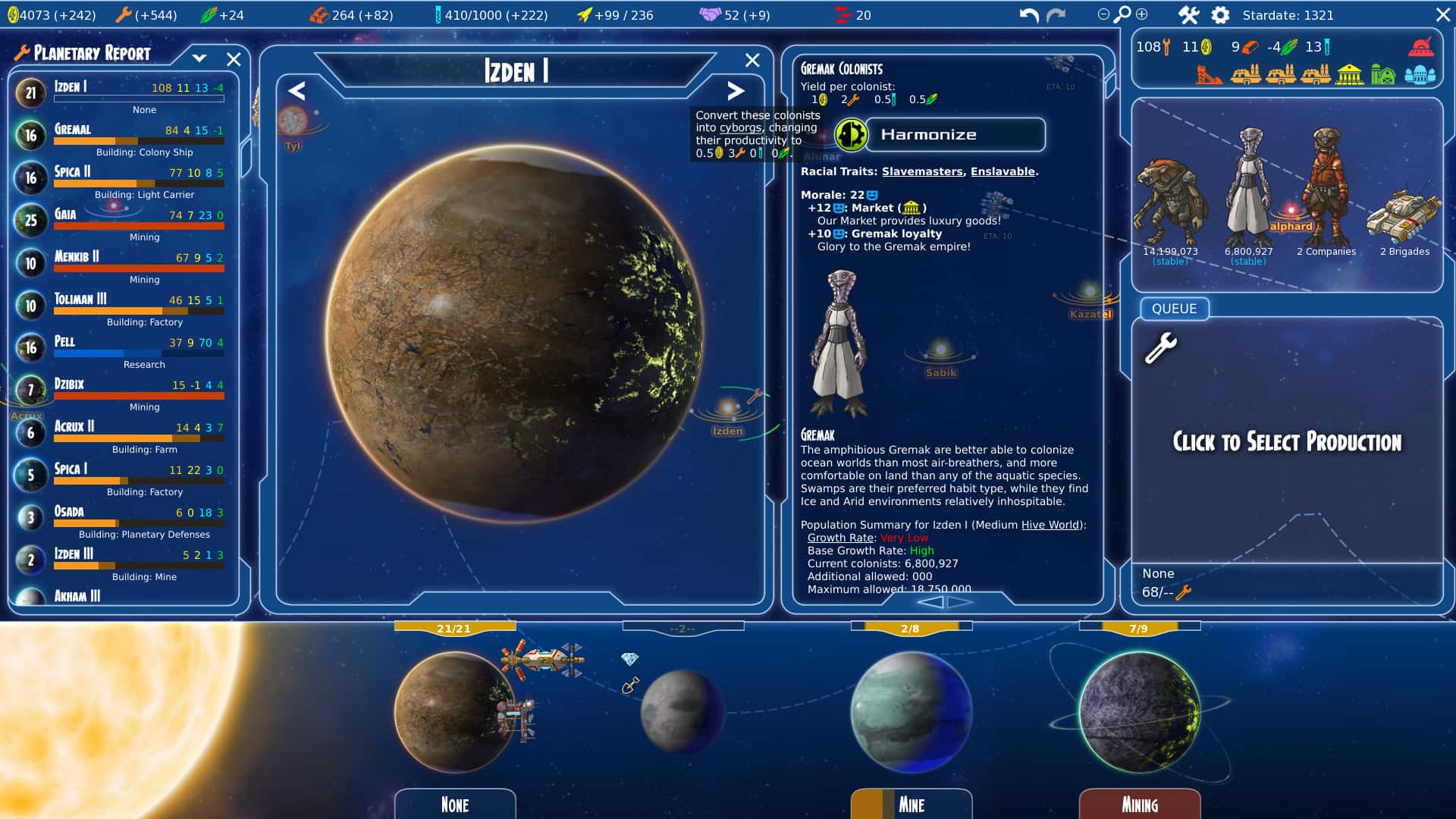Click the yellow bank building icon
The height and width of the screenshot is (819, 1456).
(1349, 75)
